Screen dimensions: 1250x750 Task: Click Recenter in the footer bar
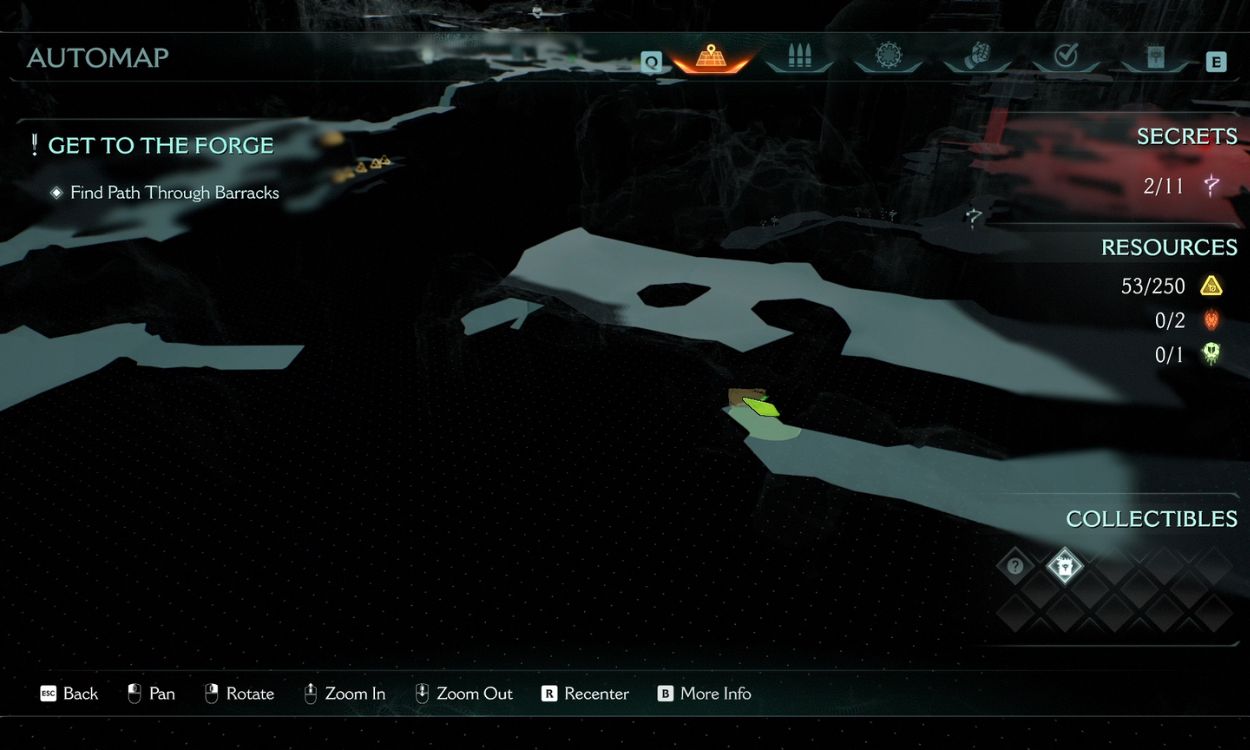[585, 693]
